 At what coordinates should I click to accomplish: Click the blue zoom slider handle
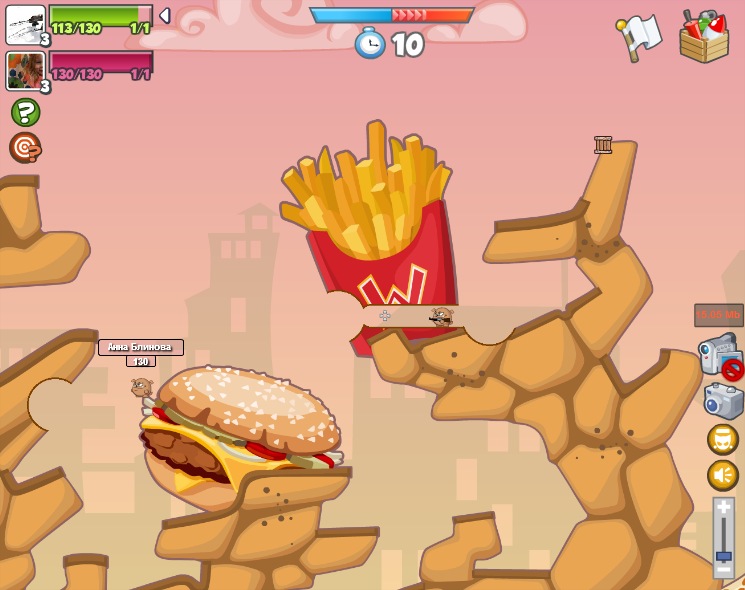tap(723, 555)
